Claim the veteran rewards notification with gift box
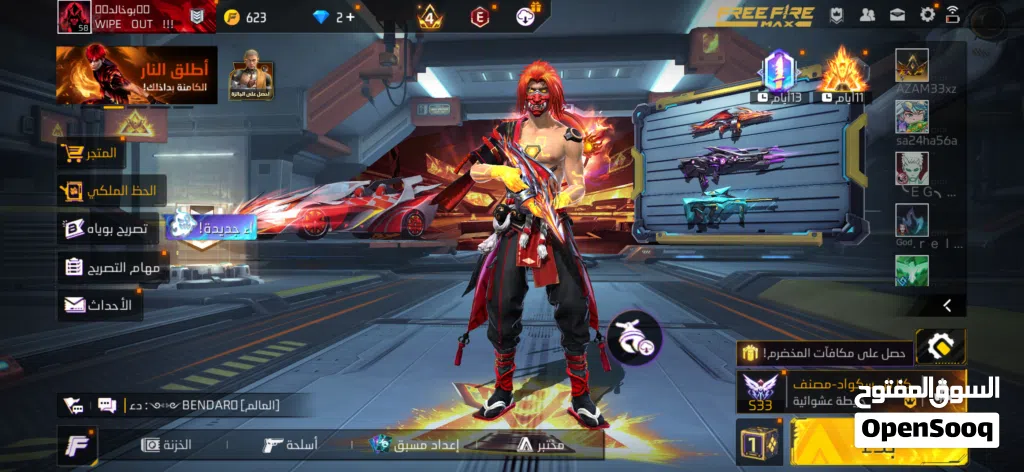The width and height of the screenshot is (1024, 472). pos(822,352)
